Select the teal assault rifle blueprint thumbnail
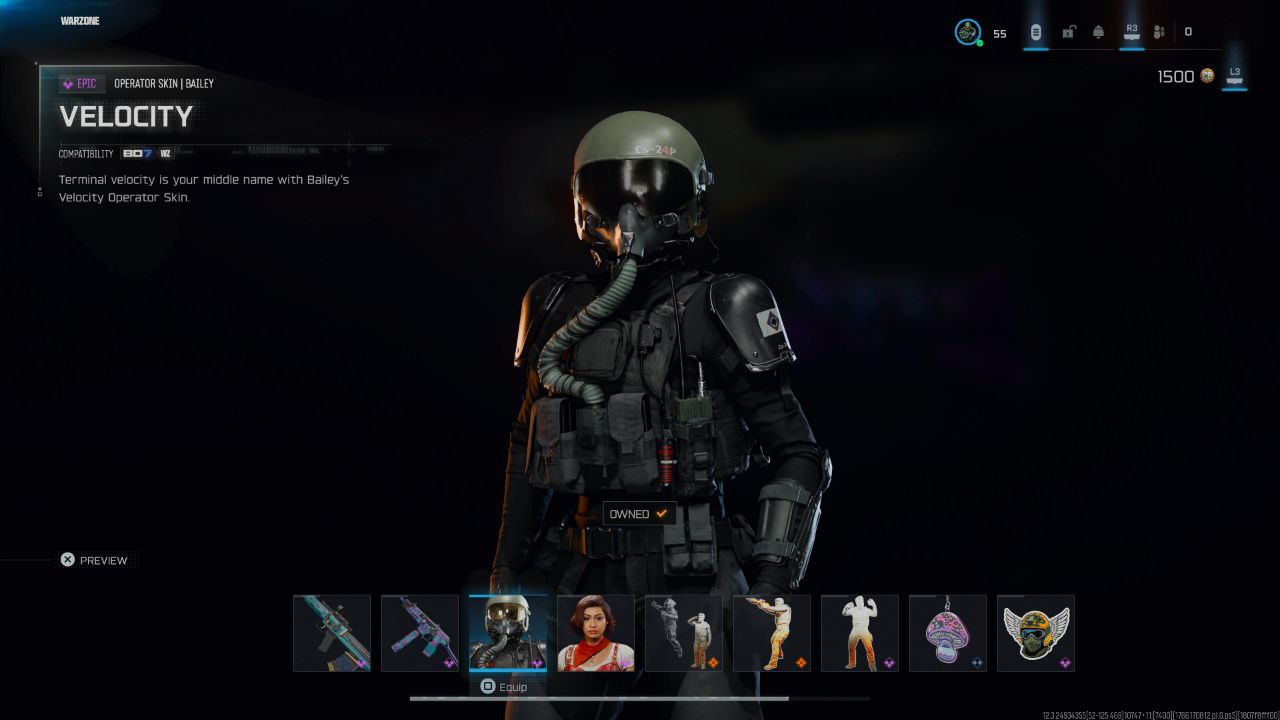Screen dimensions: 1280x720 [x=332, y=633]
